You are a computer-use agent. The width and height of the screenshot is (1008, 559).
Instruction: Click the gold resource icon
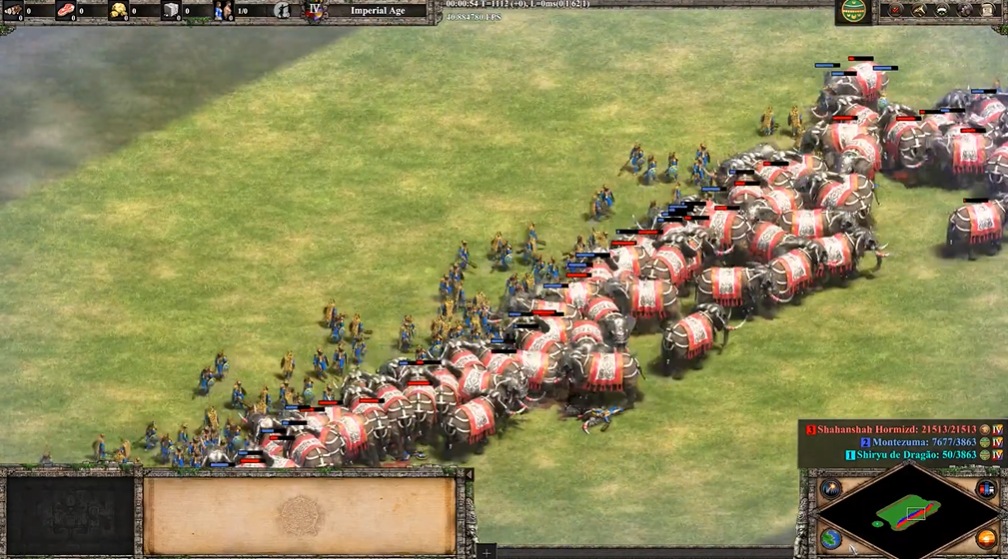point(119,11)
